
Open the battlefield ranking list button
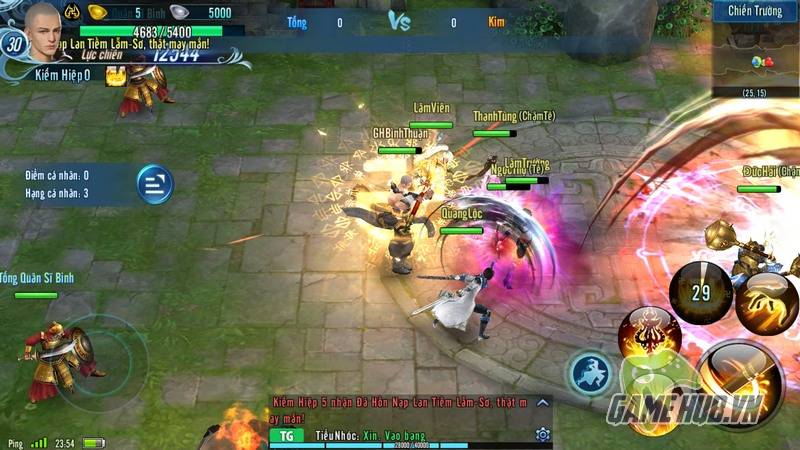click(154, 184)
